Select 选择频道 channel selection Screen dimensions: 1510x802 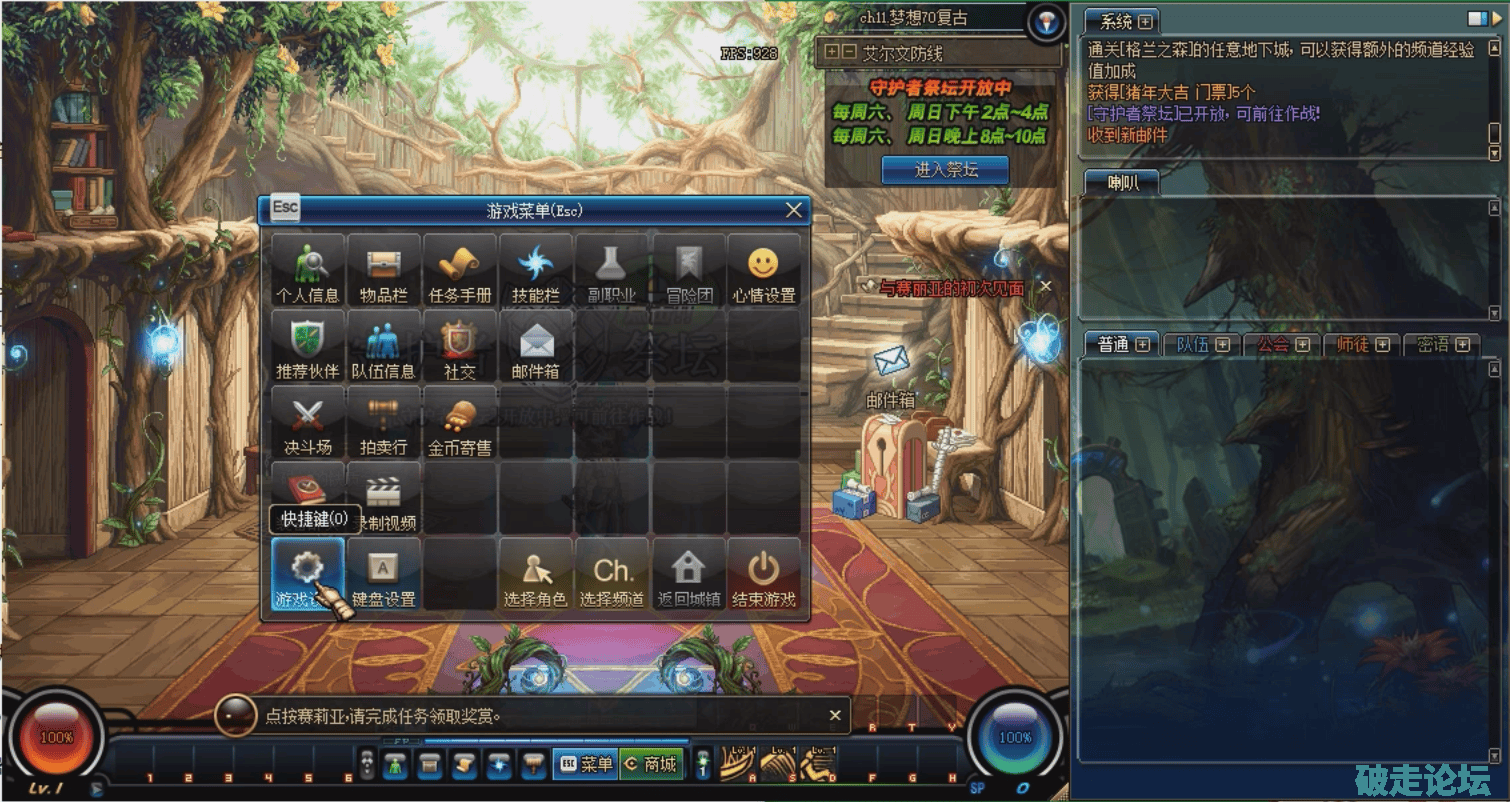click(612, 575)
